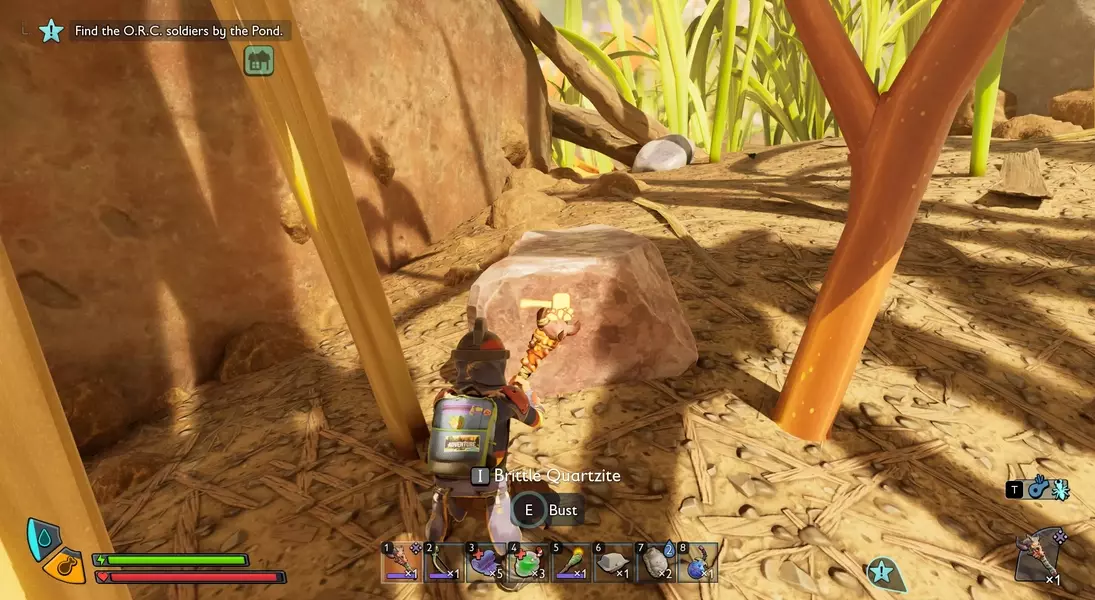Viewport: 1095px width, 600px height.
Task: Click the blue star quest waypoint marker
Action: point(881,573)
